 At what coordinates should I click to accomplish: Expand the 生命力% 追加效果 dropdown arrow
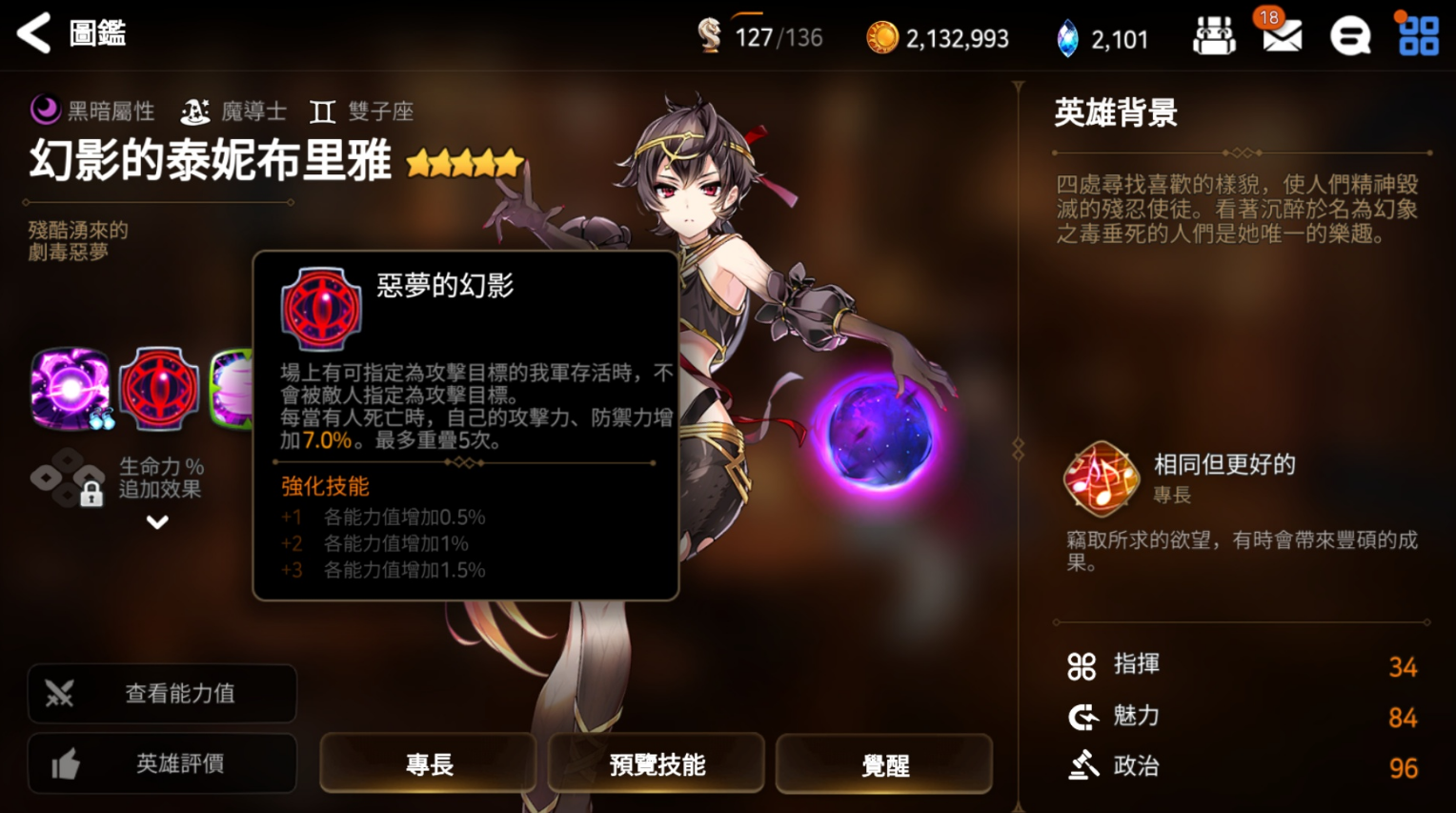coord(157,522)
